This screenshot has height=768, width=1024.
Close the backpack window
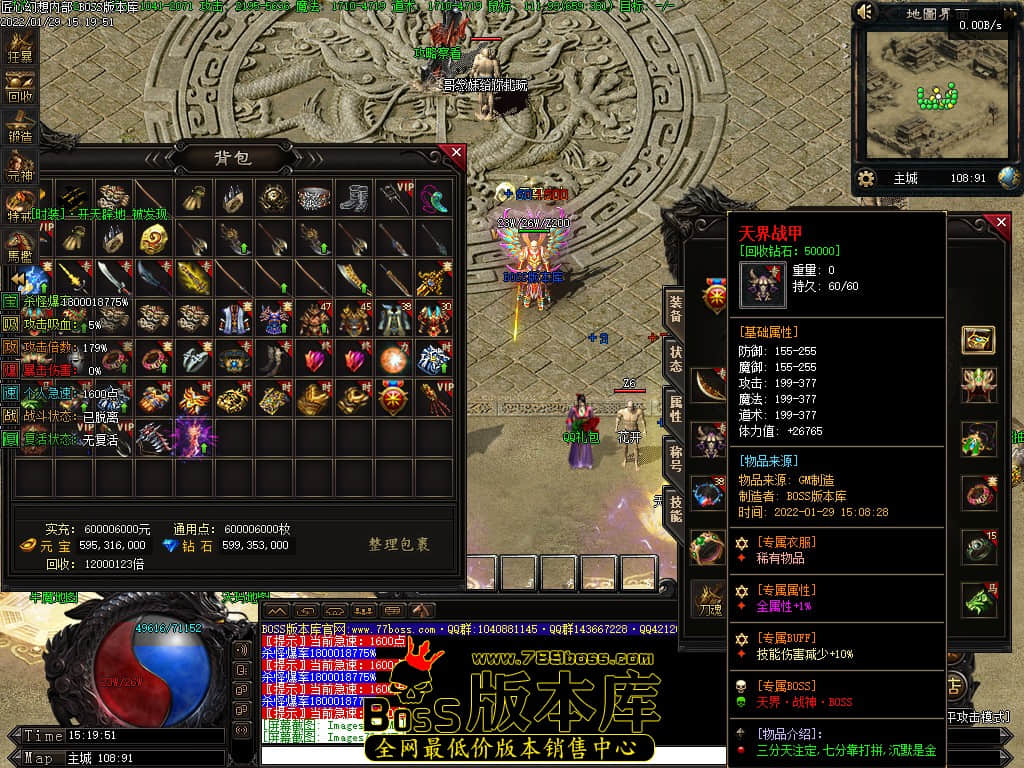click(457, 153)
